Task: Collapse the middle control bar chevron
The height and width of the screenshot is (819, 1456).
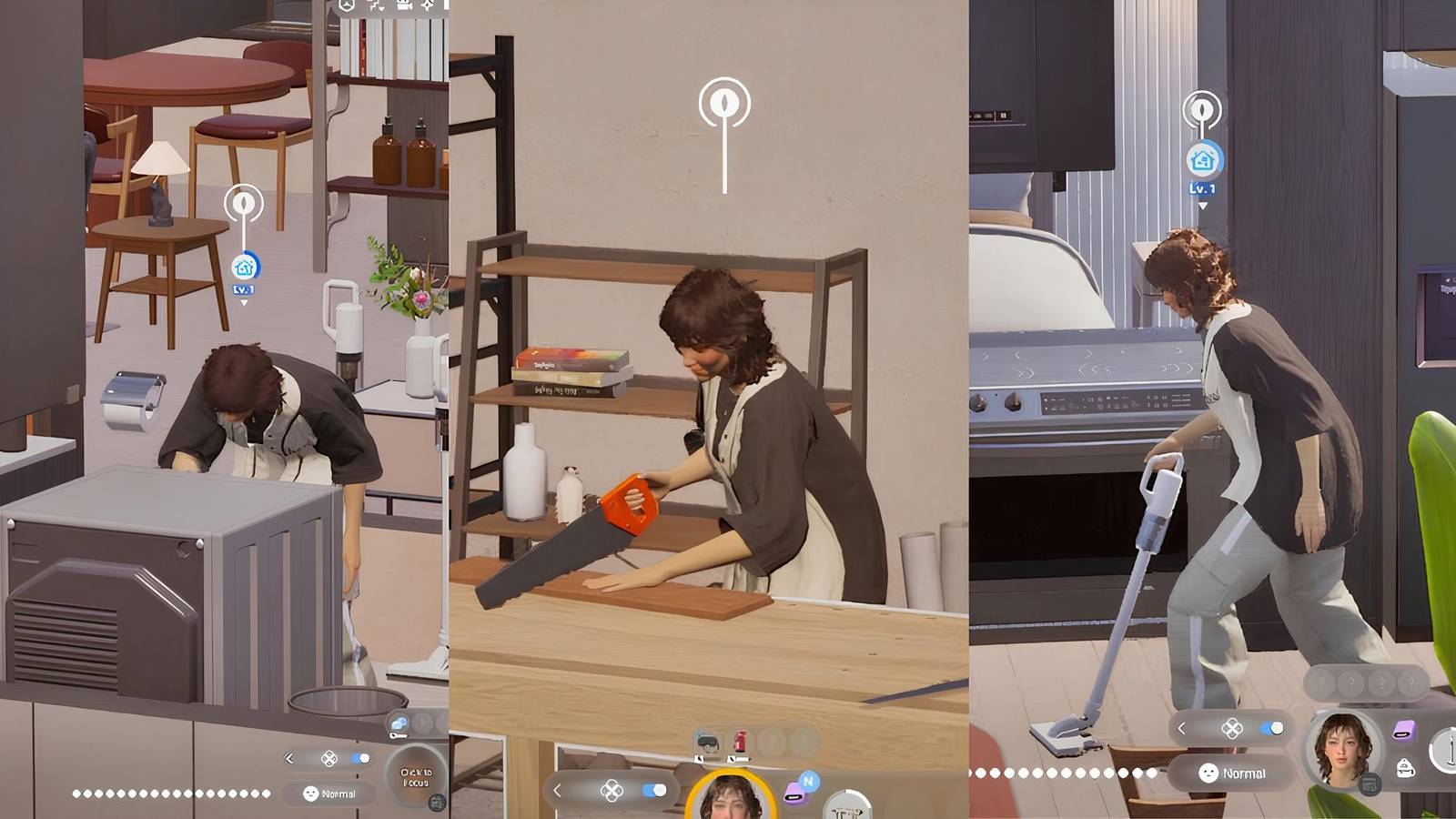Action: (x=557, y=791)
